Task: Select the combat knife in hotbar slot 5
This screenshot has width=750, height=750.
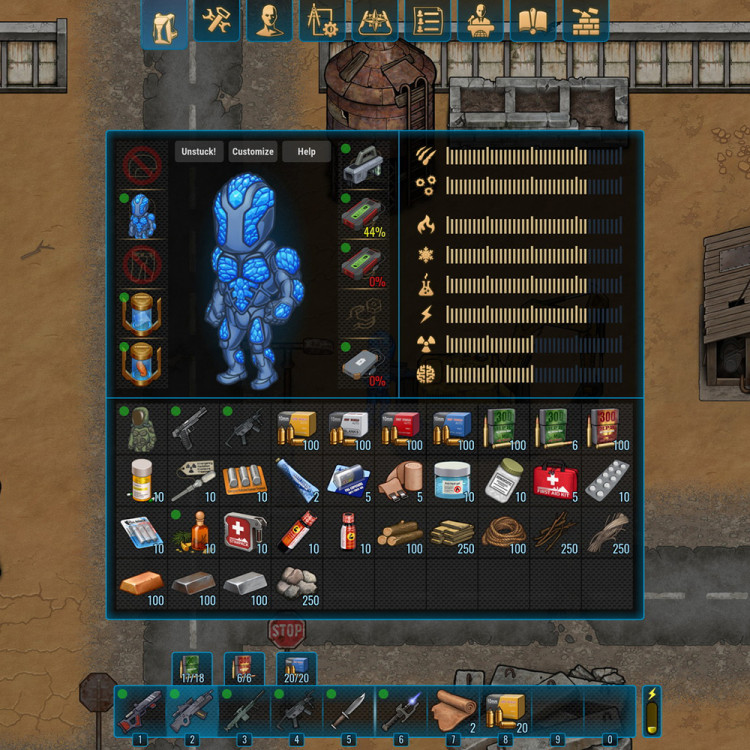Action: click(347, 711)
